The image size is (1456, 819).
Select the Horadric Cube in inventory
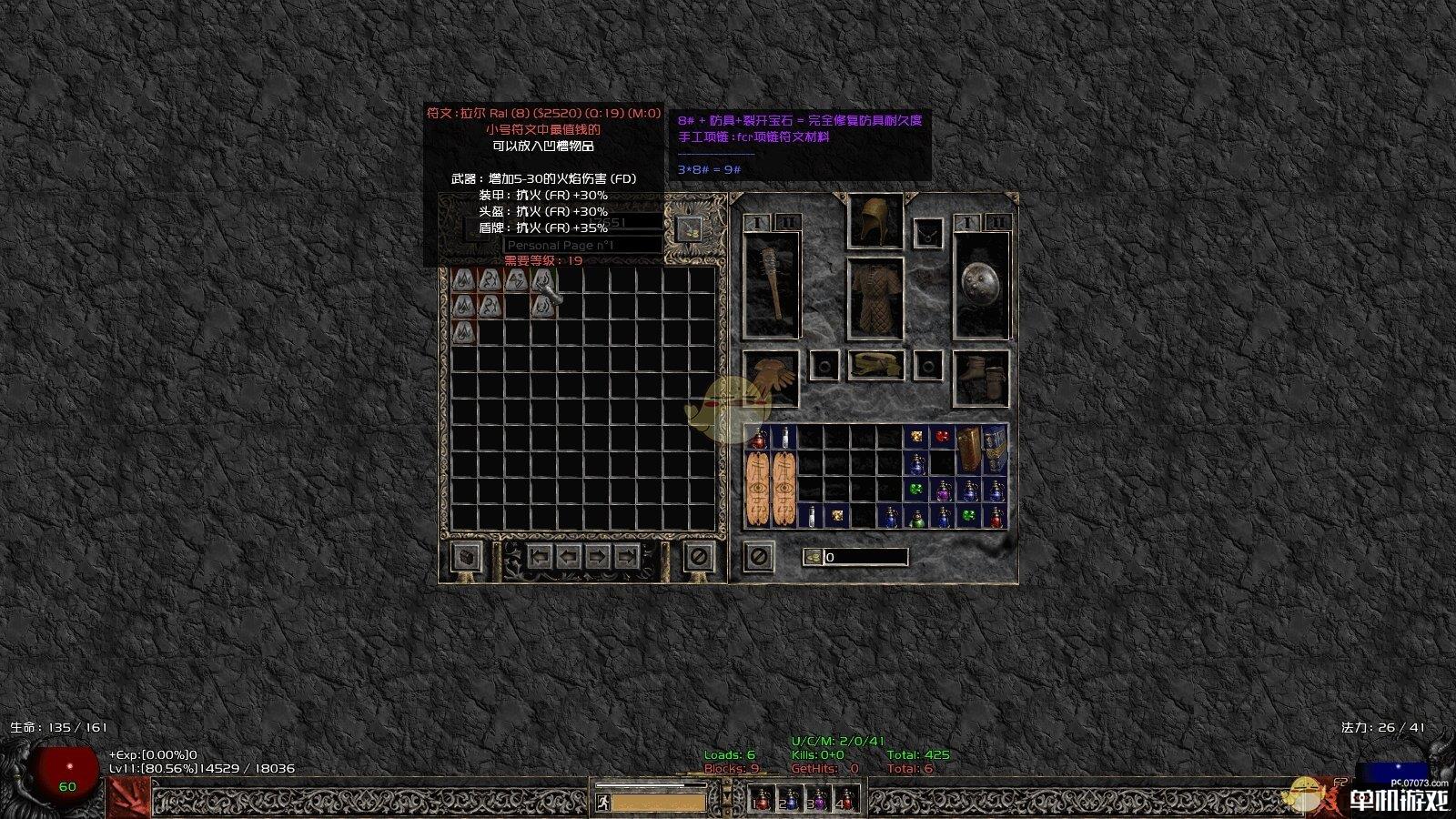[969, 449]
